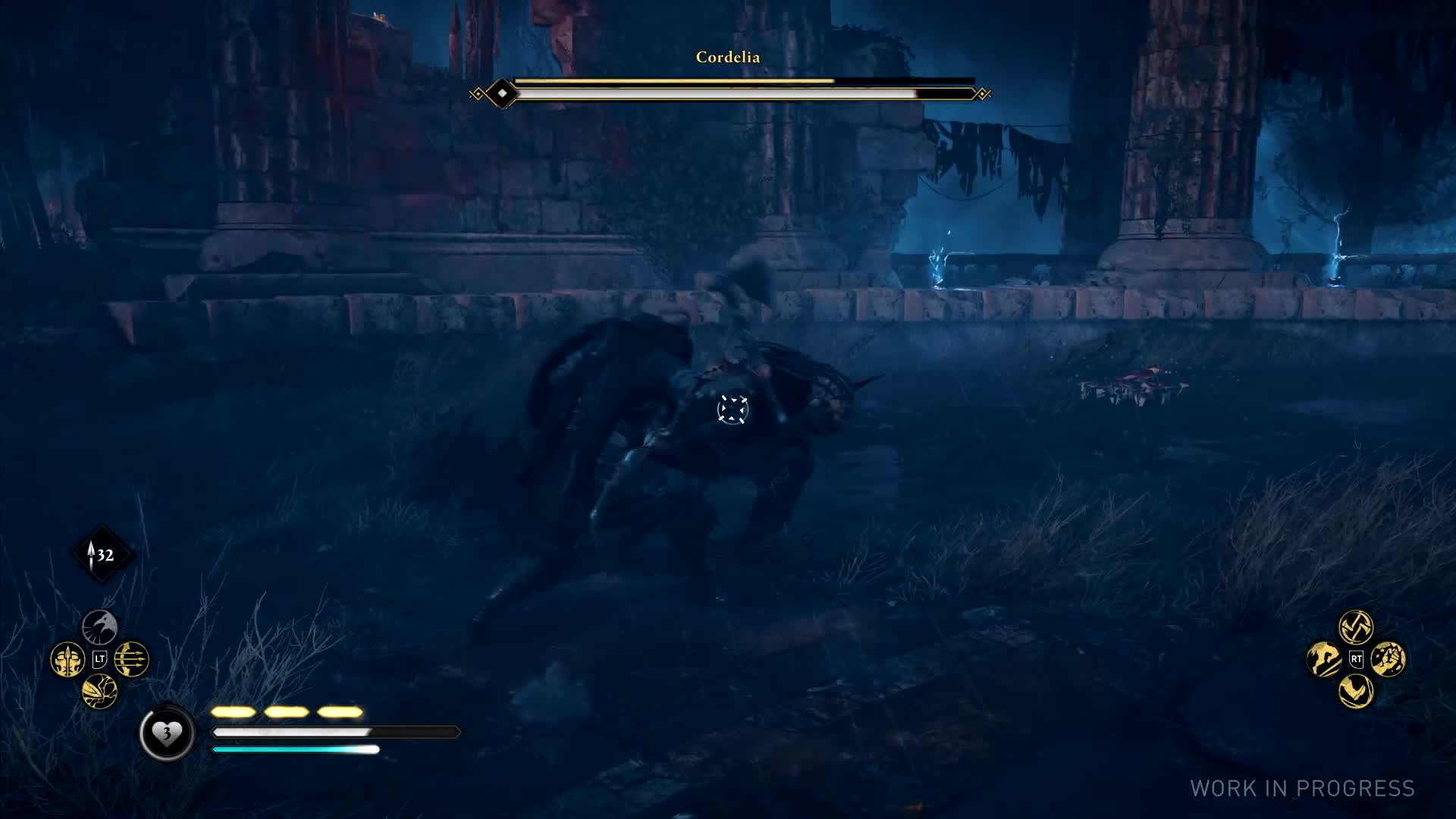Activate the crossed axes melee ability
This screenshot has width=1456, height=819.
click(1356, 626)
